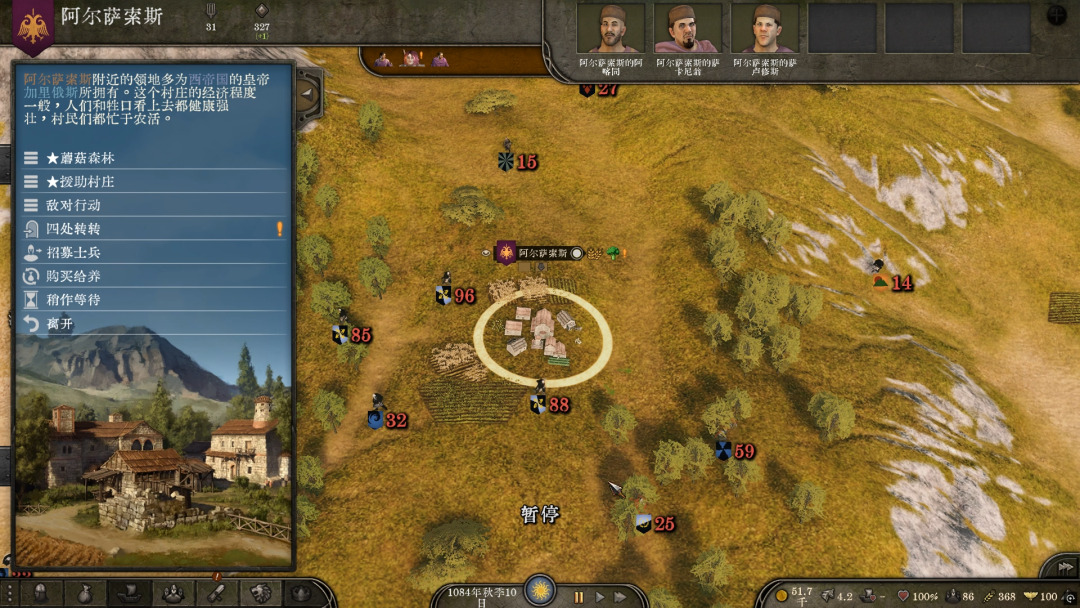Collapse the village menu with the arrow tab
1080x608 pixels.
(307, 95)
